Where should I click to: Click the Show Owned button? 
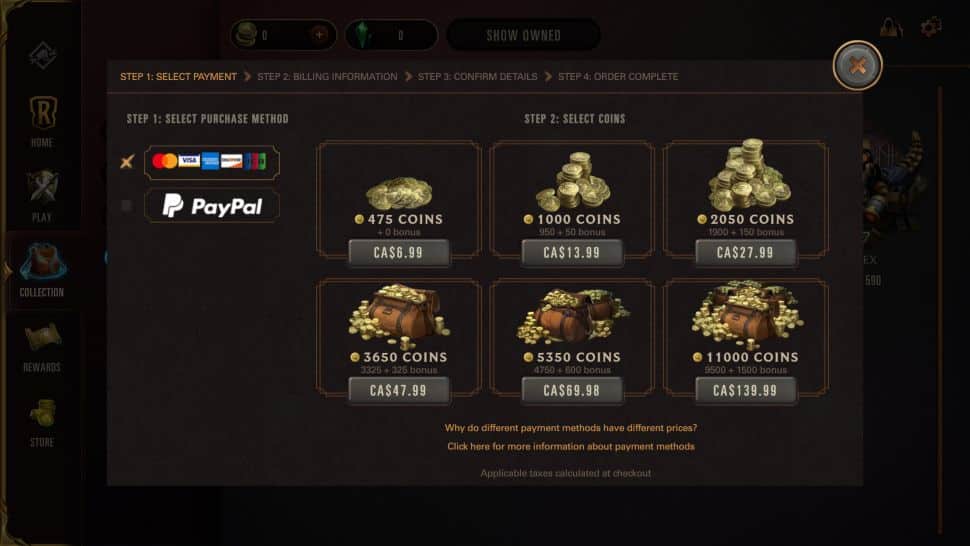[523, 35]
